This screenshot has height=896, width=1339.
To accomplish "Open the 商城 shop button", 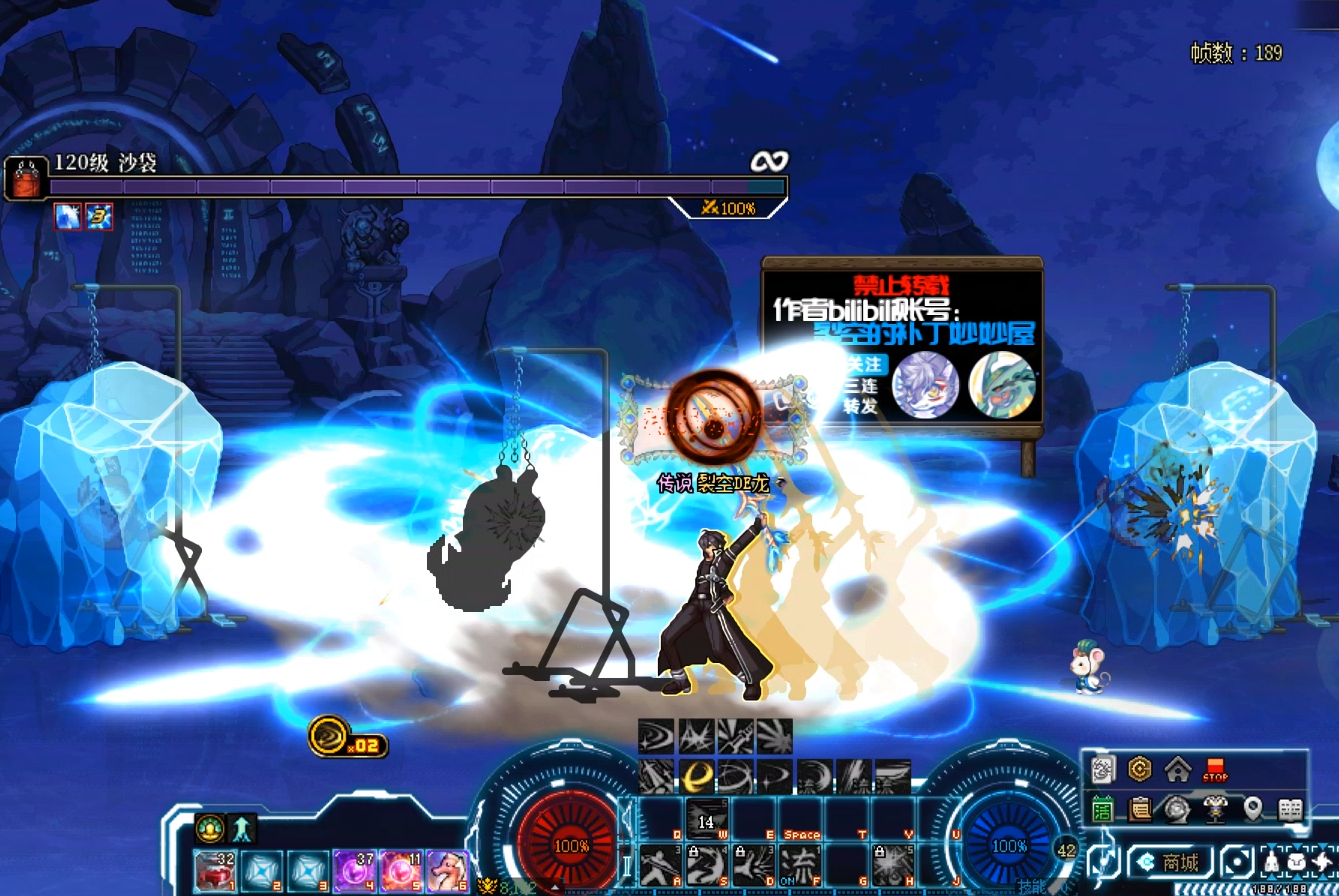I will 1170,862.
